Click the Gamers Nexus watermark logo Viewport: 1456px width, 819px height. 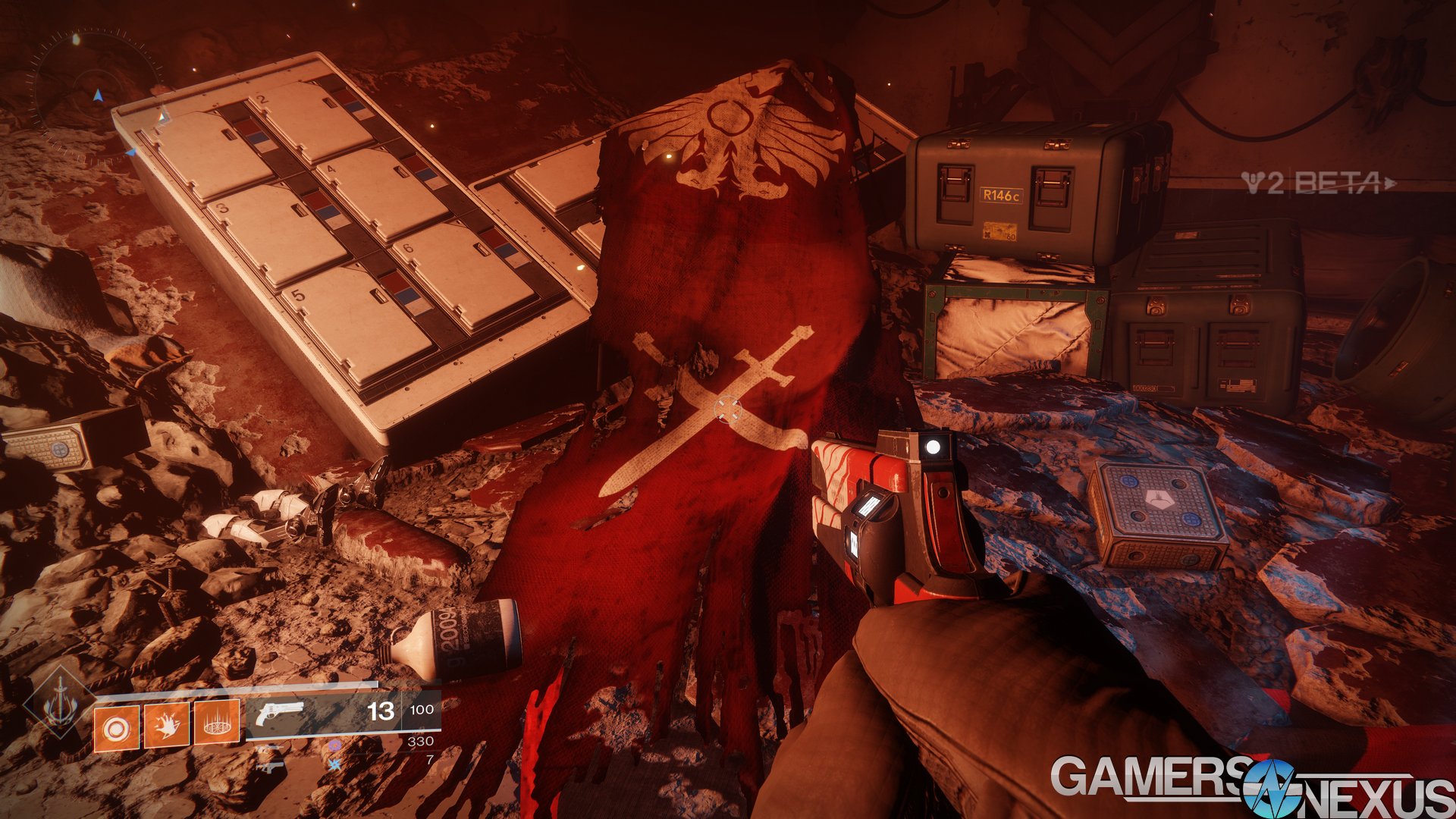coord(1251,786)
